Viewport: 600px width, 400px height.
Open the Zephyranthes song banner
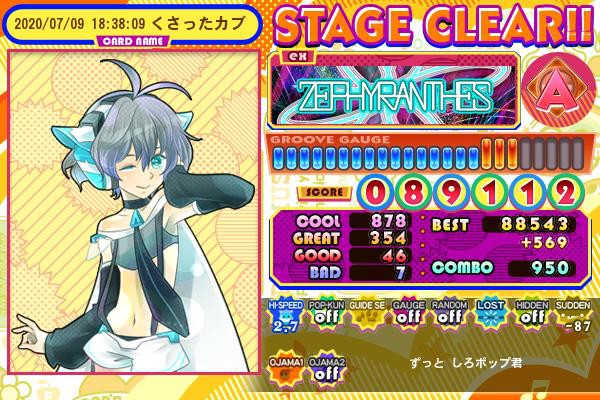393,95
